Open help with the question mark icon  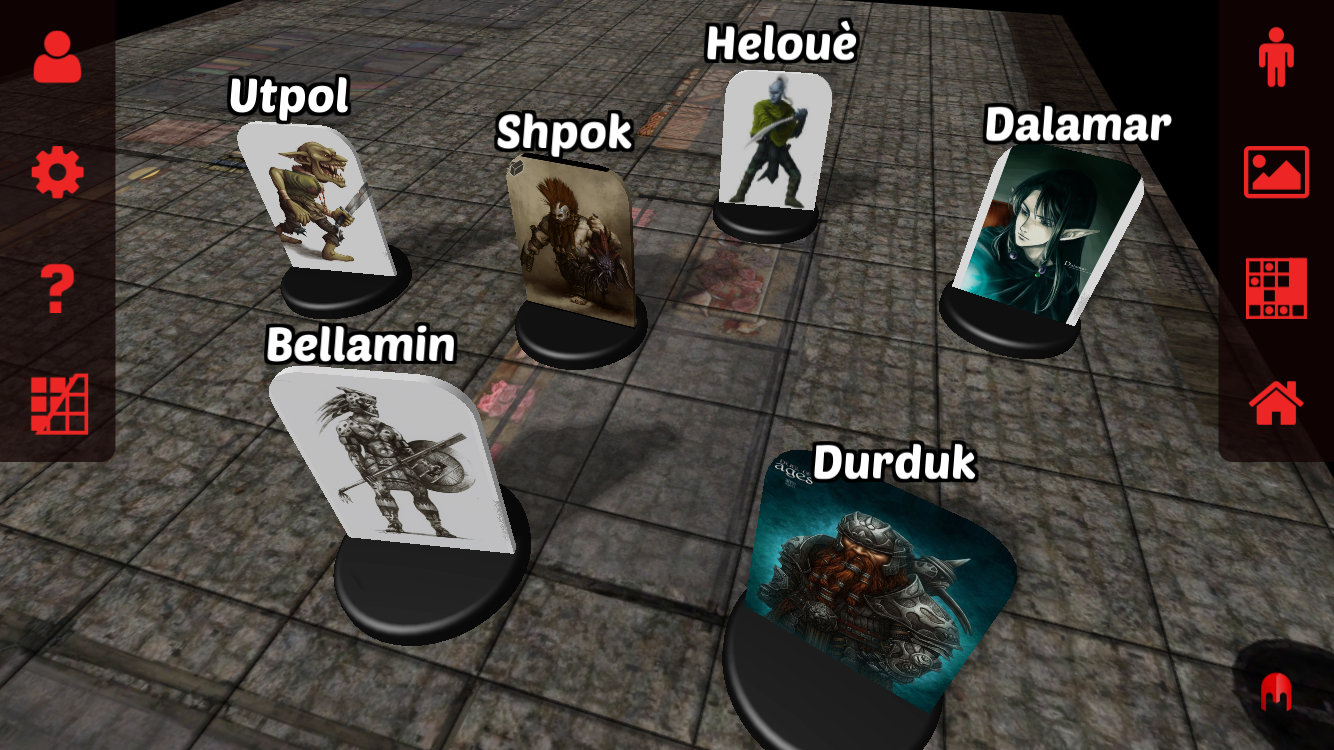[x=57, y=290]
